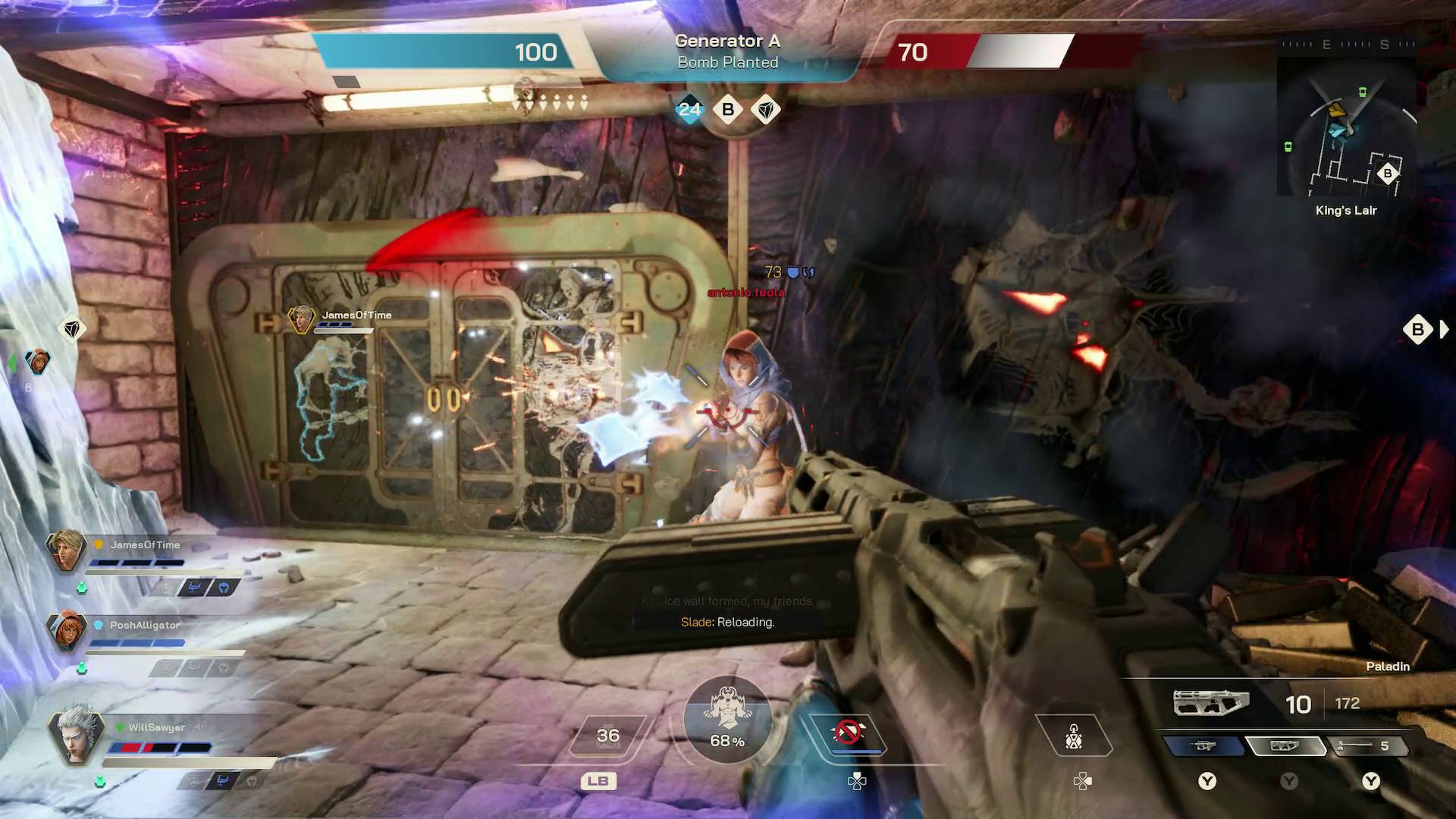Click the diamond objective icon beside the B marker
This screenshot has width=1456, height=819.
(x=767, y=109)
